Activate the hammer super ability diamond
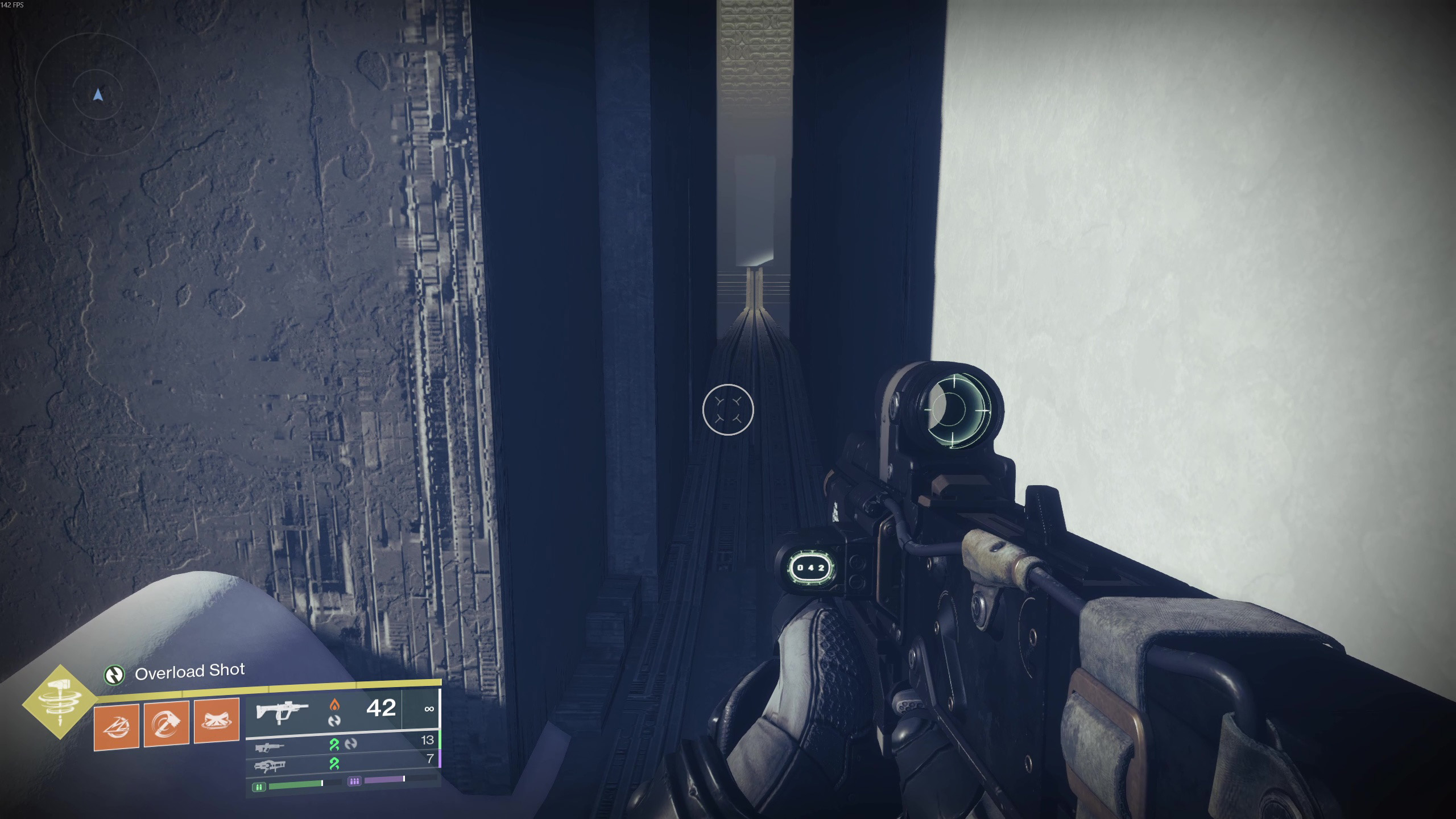 point(60,702)
